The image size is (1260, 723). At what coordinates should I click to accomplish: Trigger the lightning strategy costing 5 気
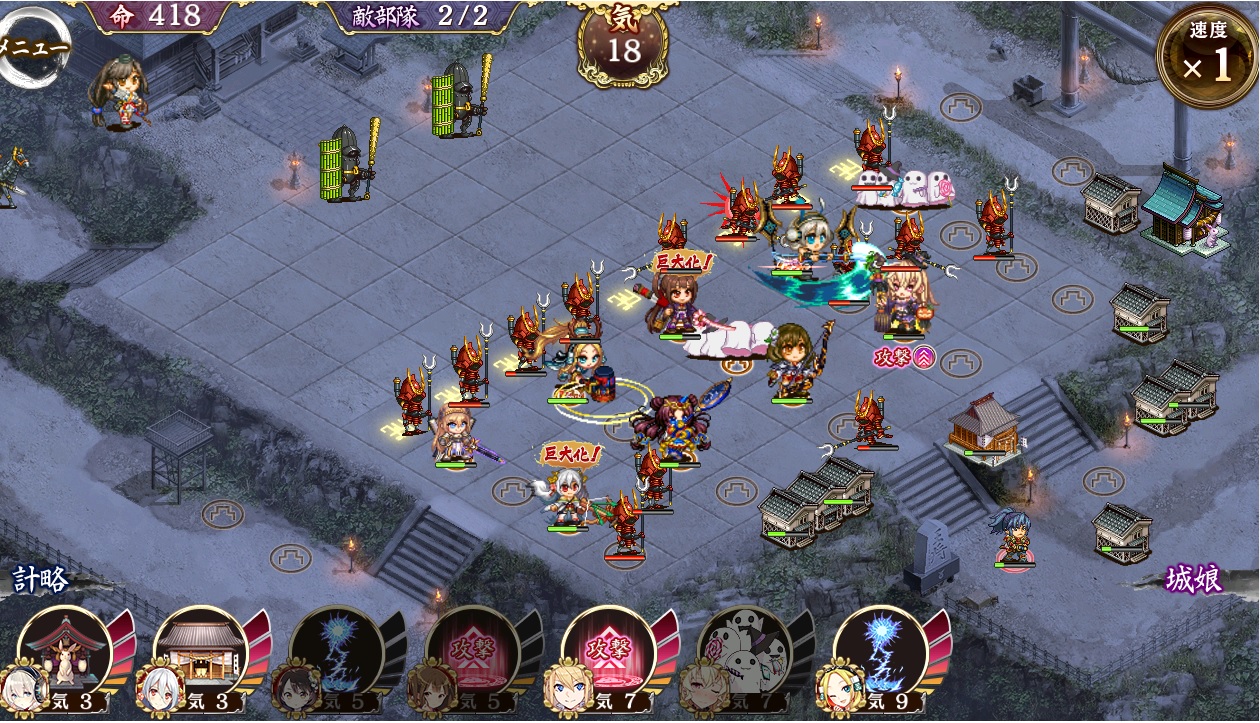[336, 652]
